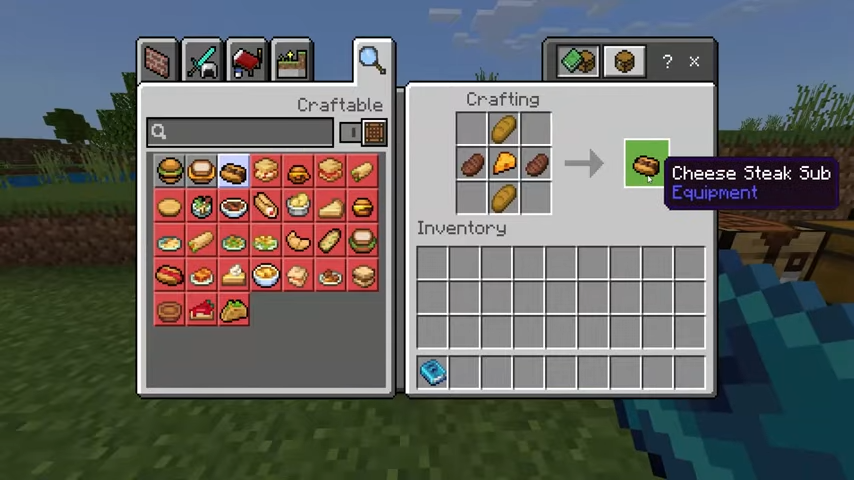Viewport: 854px width, 480px height.
Task: Select the highlighted Cheese Steak Sub recipe
Action: click(x=233, y=173)
